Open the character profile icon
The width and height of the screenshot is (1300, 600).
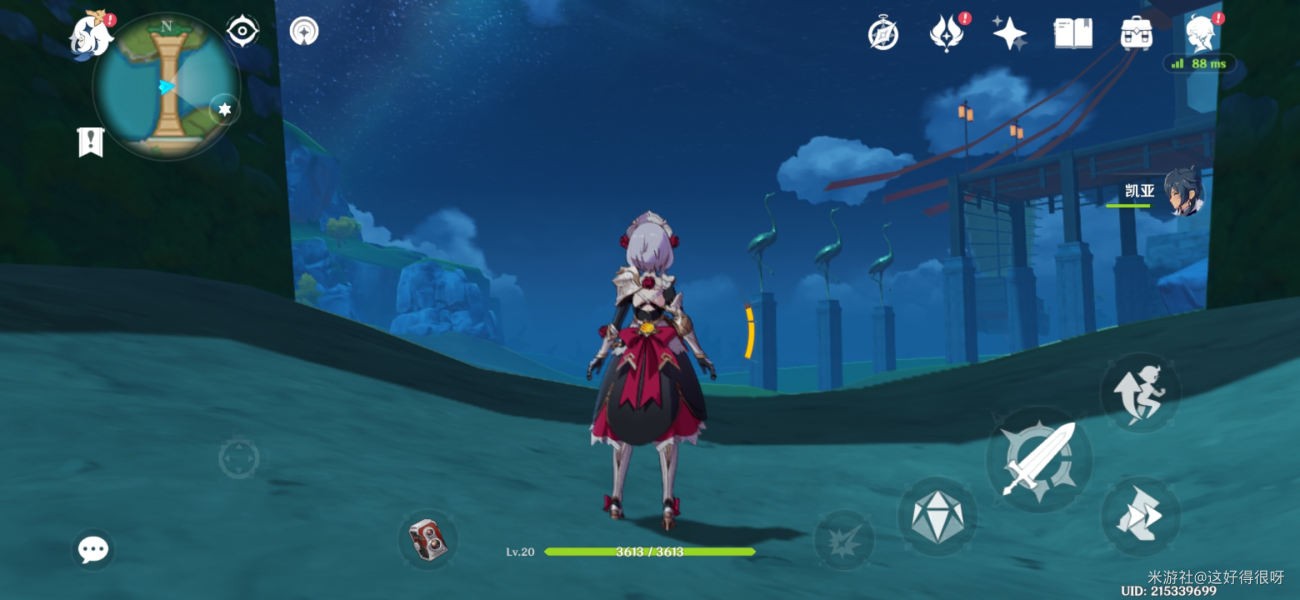click(1199, 34)
